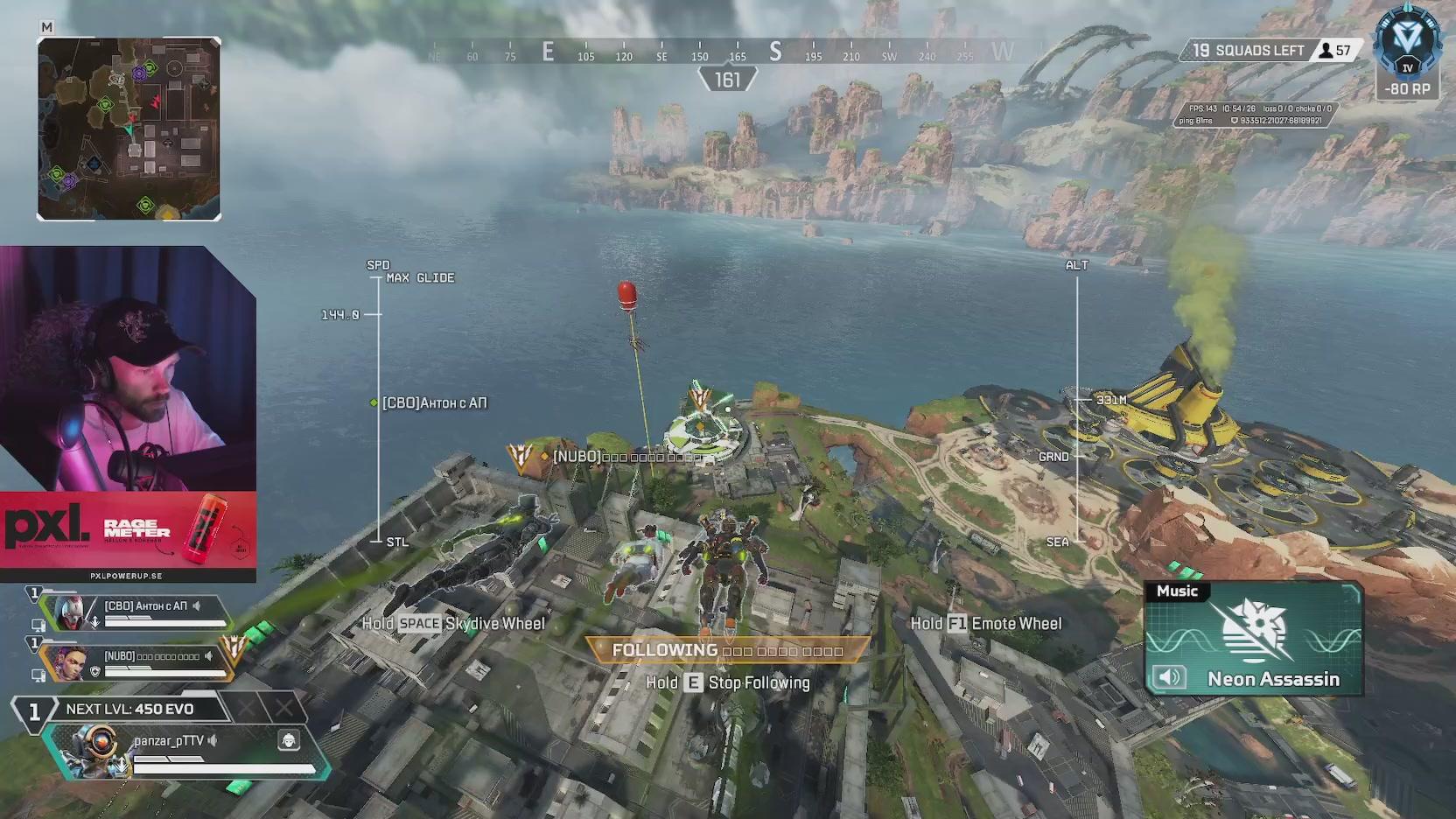Select teammate [CBO] Антон с АП's portrait

(72, 612)
